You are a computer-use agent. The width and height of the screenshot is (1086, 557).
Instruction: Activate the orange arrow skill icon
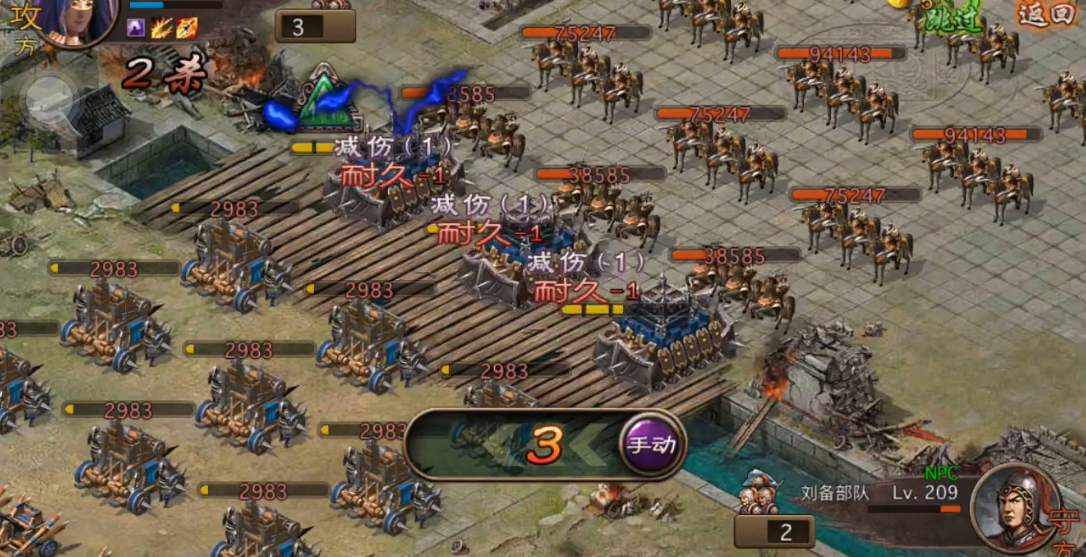[187, 28]
